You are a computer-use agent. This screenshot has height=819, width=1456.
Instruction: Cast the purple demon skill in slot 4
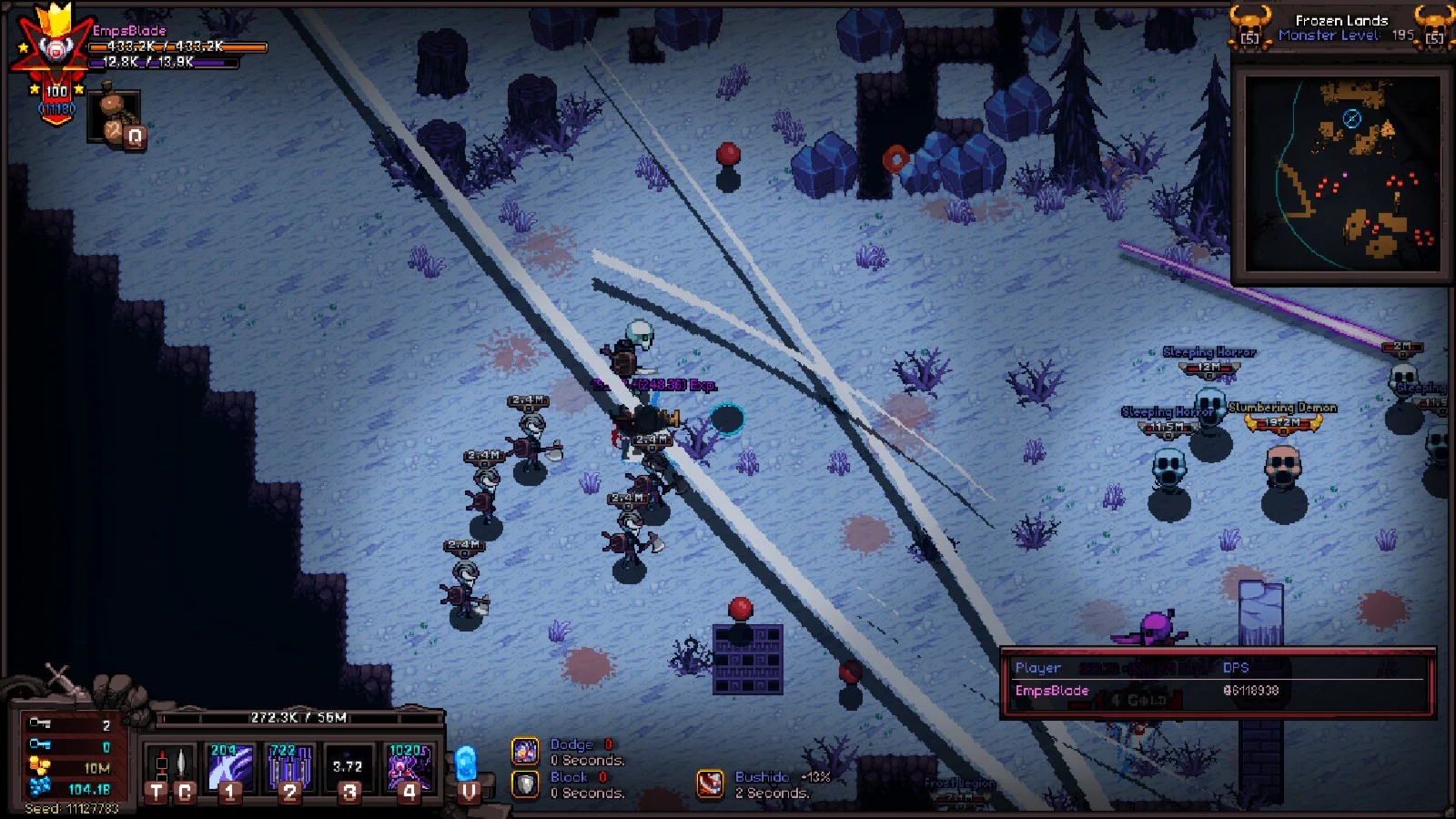409,769
